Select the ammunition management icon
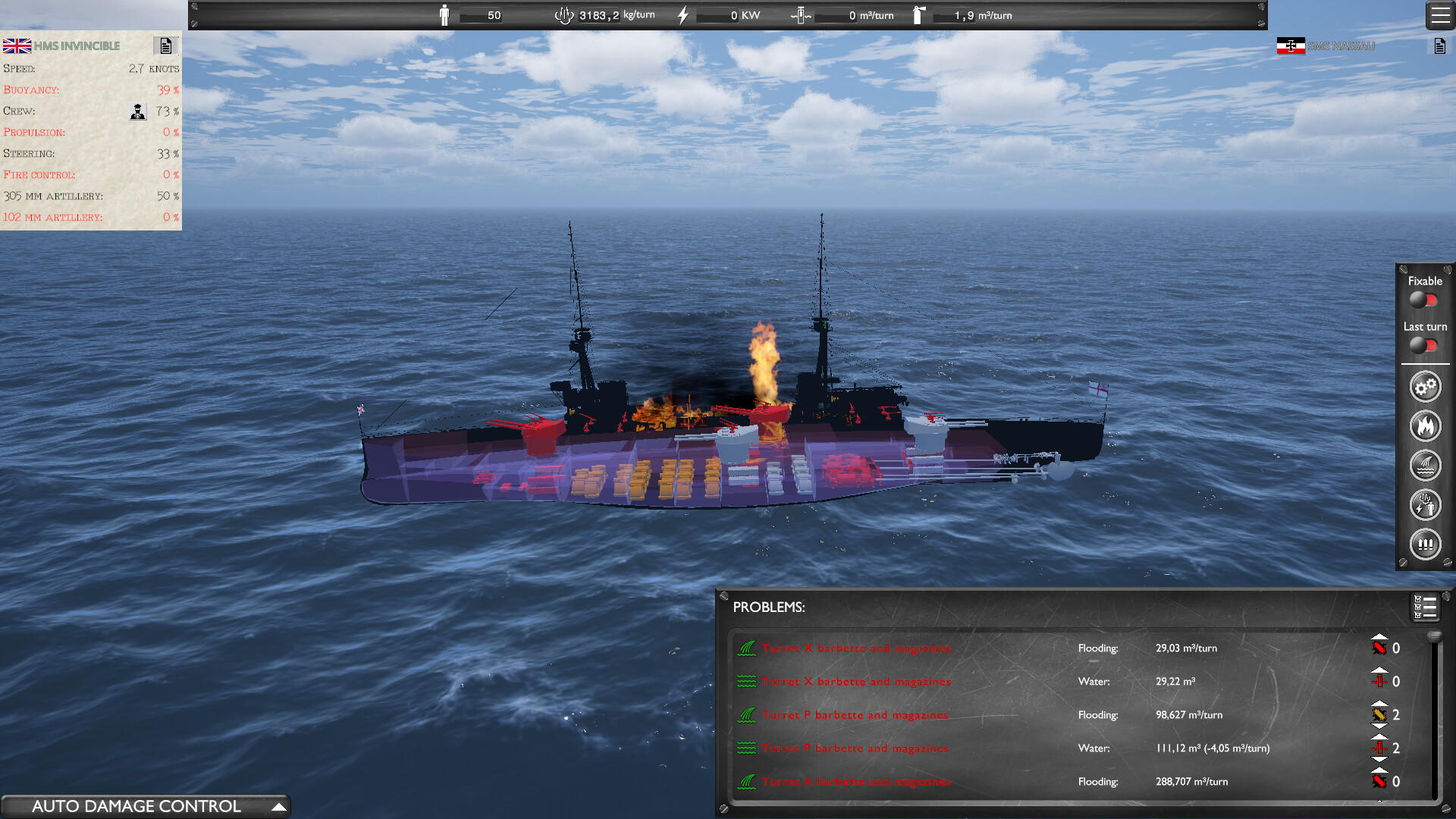 1425,544
